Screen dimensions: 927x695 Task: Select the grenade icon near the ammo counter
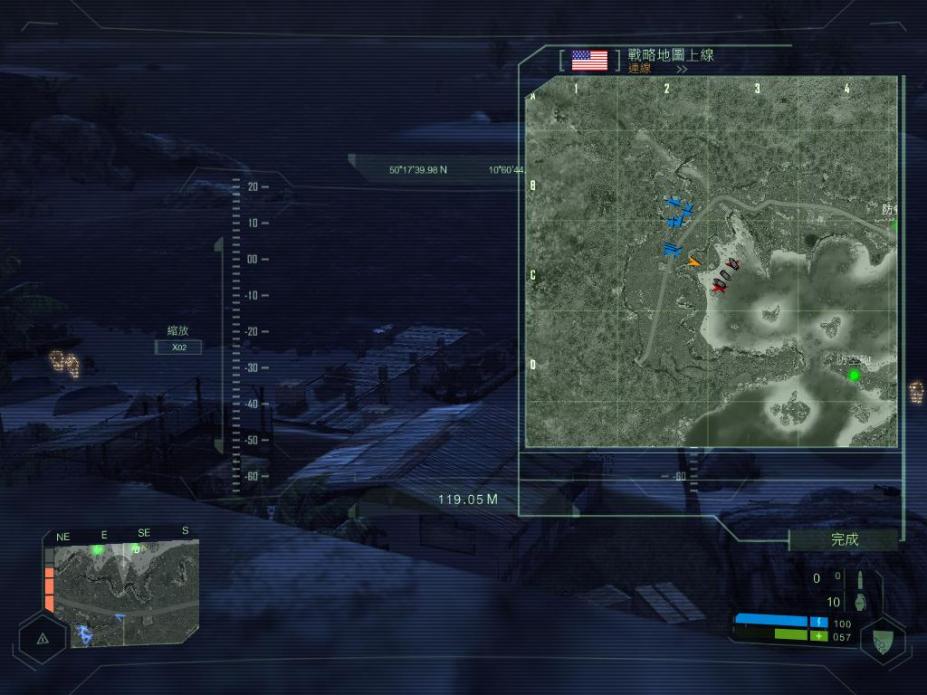(860, 602)
